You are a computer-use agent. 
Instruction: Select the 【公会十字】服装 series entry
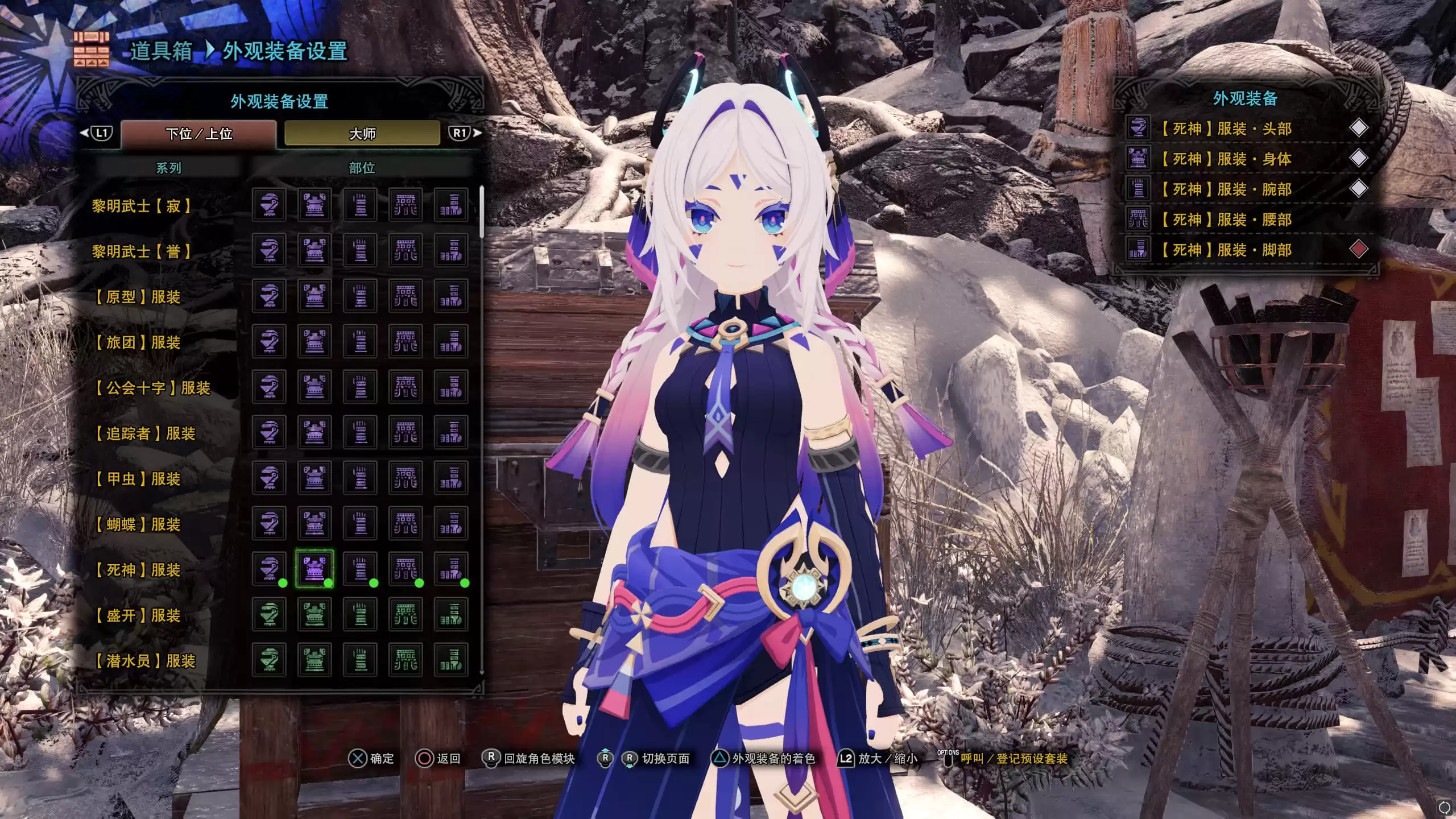click(152, 388)
